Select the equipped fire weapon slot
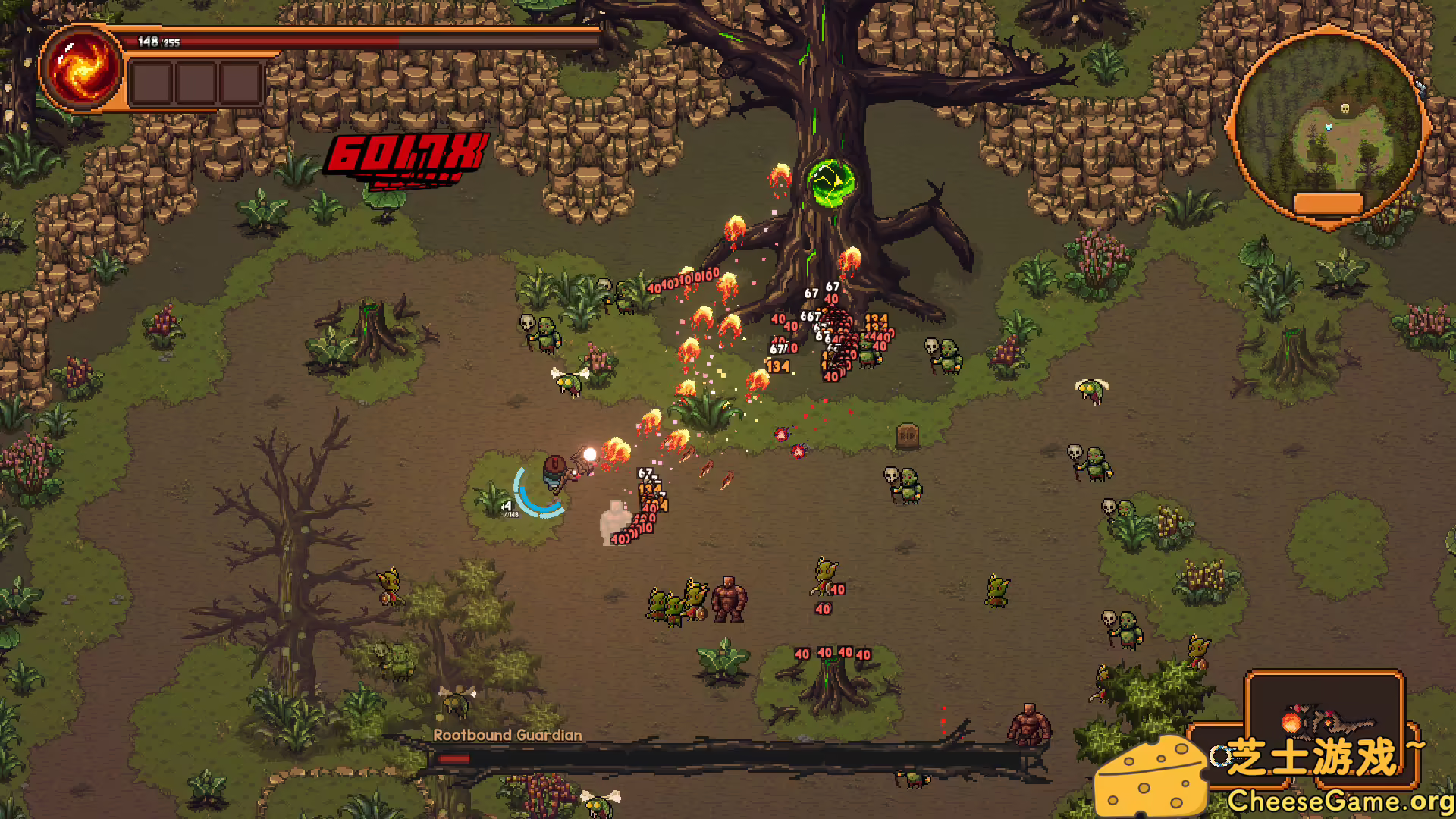Screen dimensions: 1456x819 pyautogui.click(x=1324, y=720)
